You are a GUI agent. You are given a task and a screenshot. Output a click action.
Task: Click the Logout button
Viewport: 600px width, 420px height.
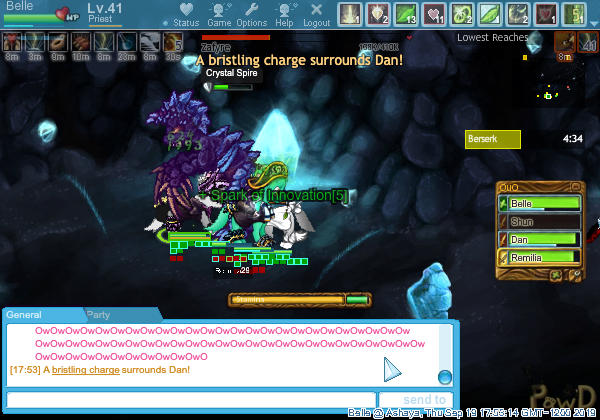[316, 15]
